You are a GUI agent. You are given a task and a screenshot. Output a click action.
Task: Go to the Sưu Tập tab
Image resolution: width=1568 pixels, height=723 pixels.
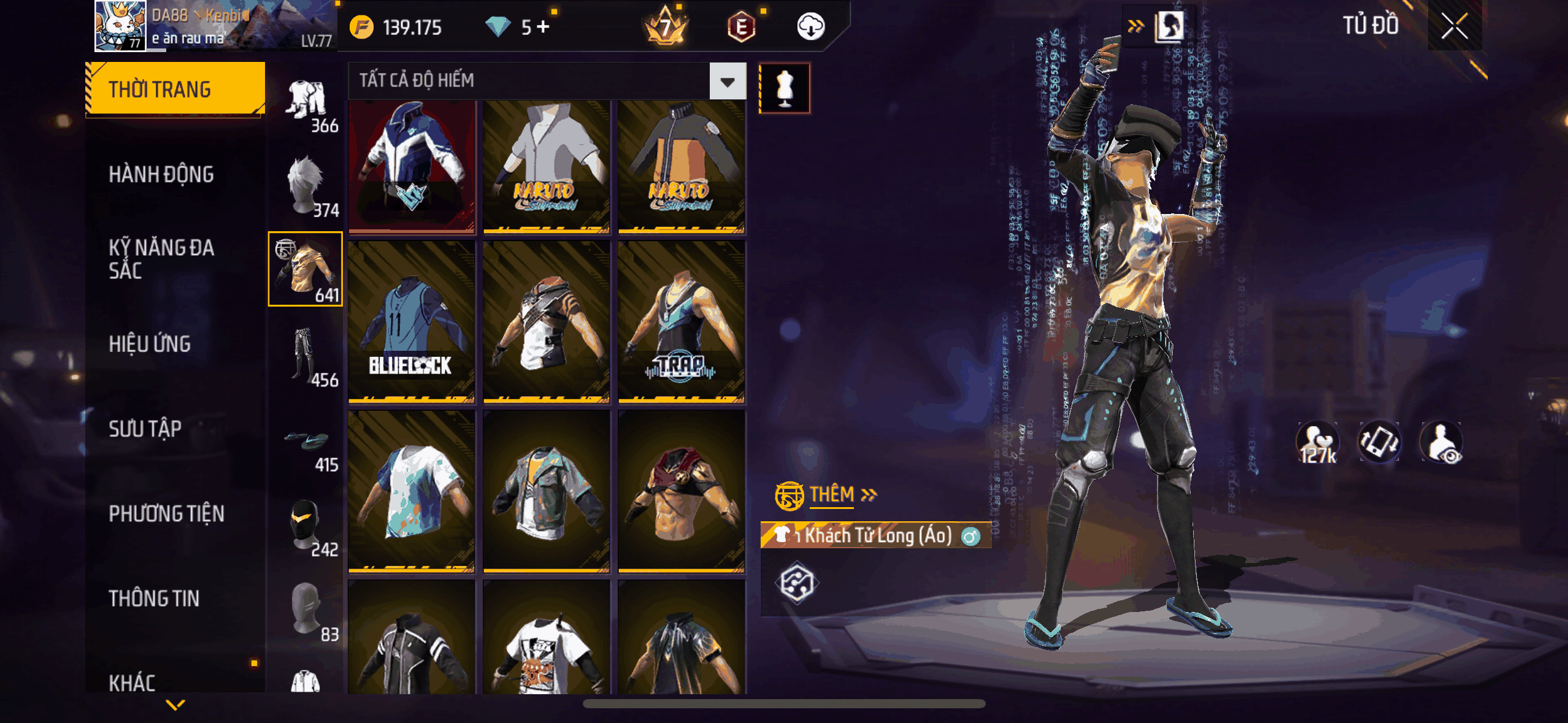(x=145, y=429)
